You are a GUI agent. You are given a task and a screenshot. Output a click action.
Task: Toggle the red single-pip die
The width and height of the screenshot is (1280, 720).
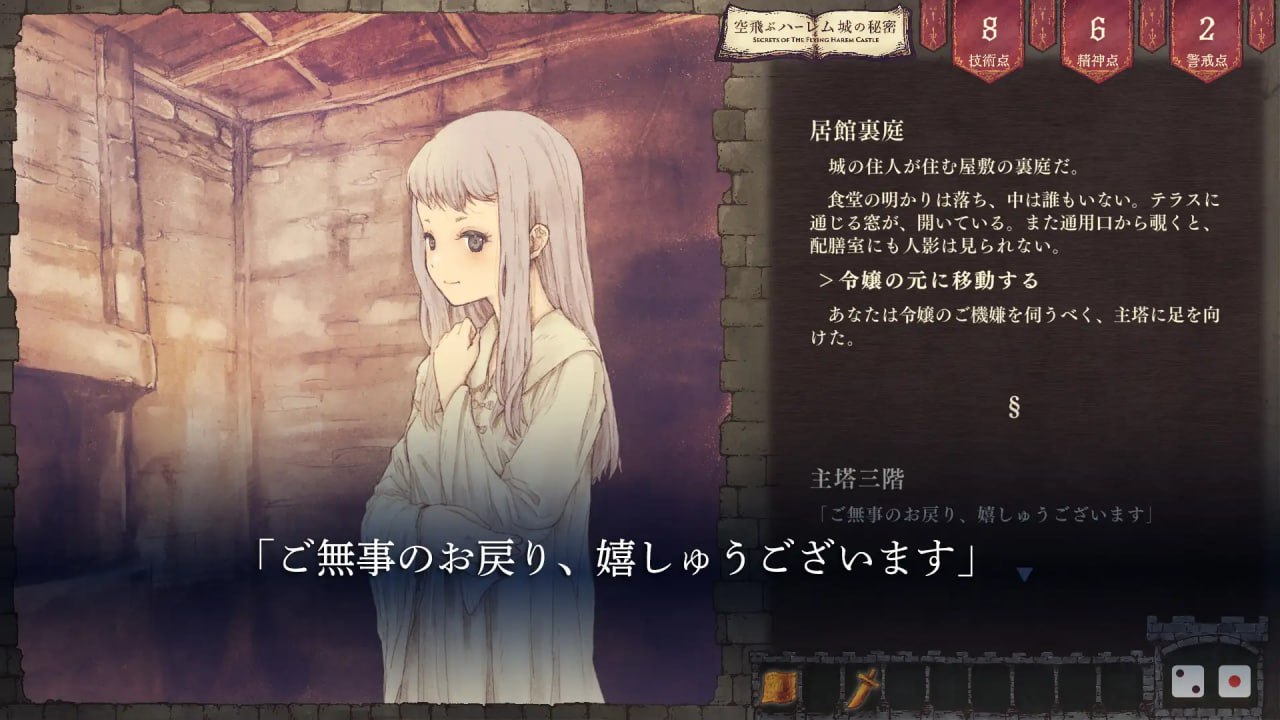coord(1235,683)
